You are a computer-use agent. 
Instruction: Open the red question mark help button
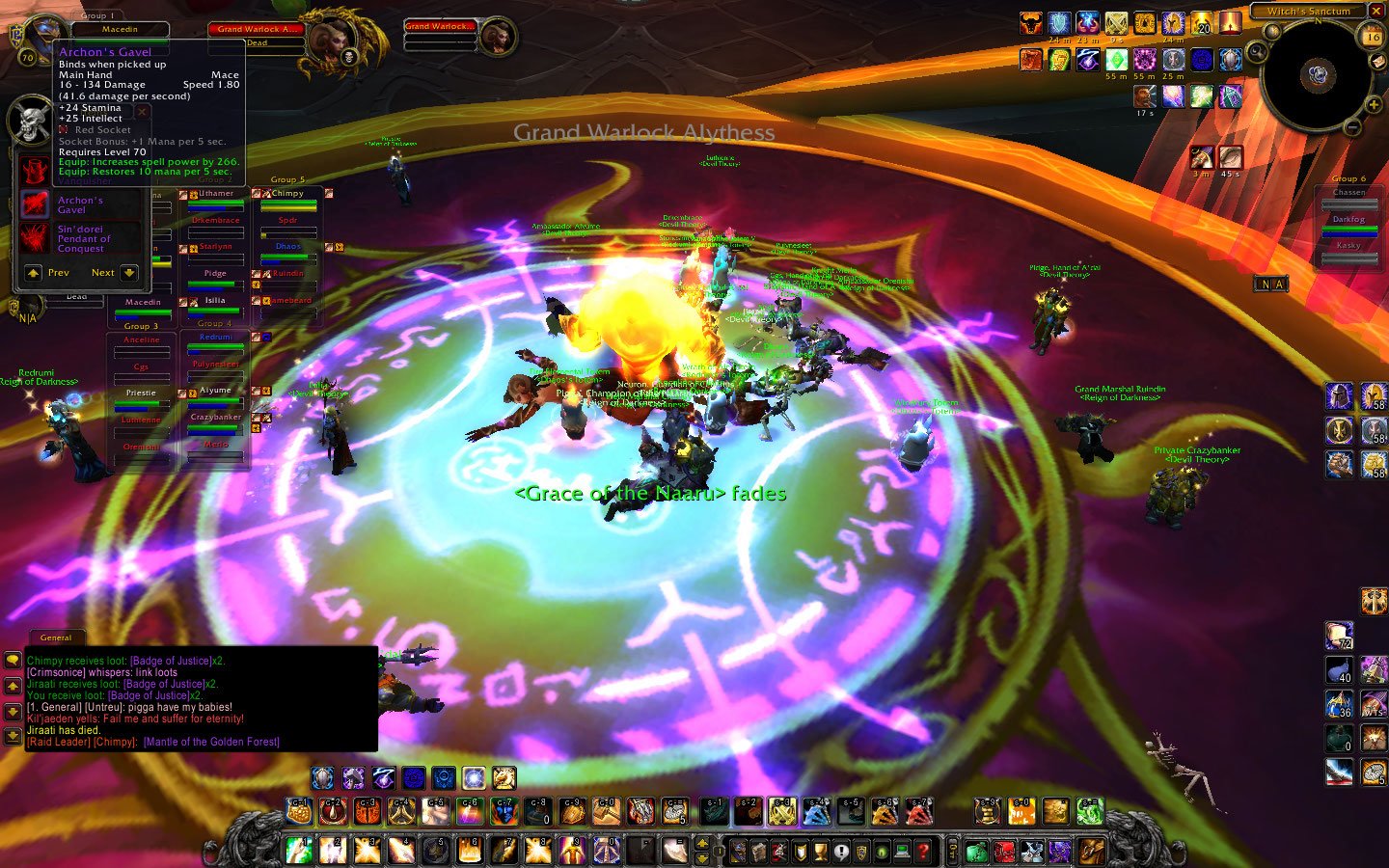click(x=923, y=852)
